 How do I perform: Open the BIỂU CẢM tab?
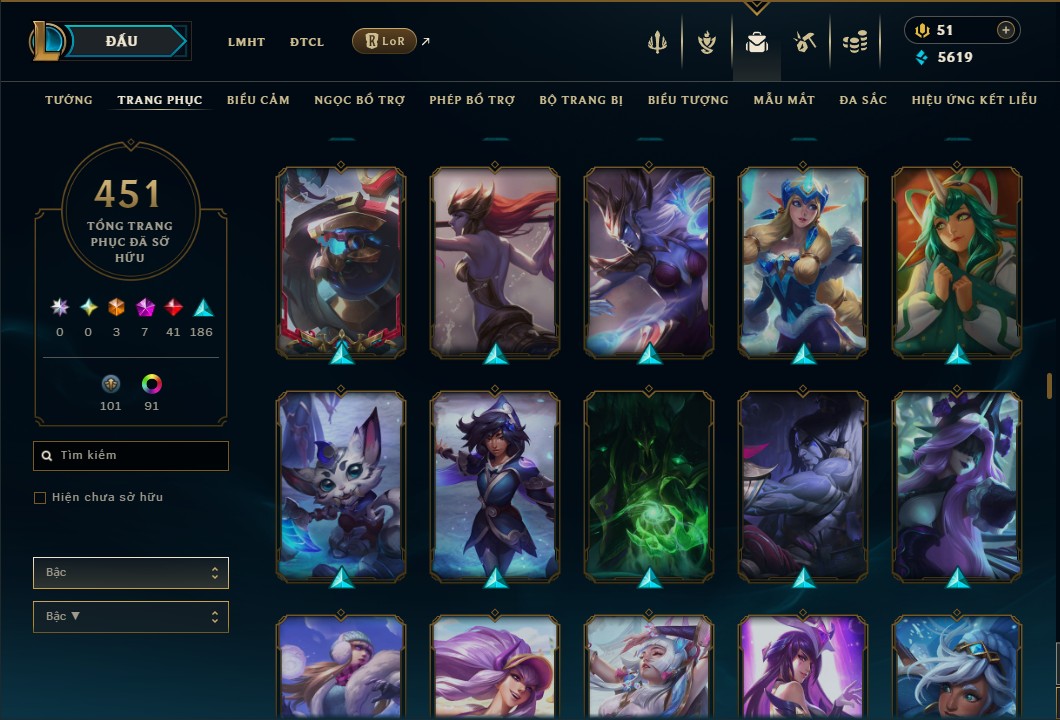click(258, 100)
